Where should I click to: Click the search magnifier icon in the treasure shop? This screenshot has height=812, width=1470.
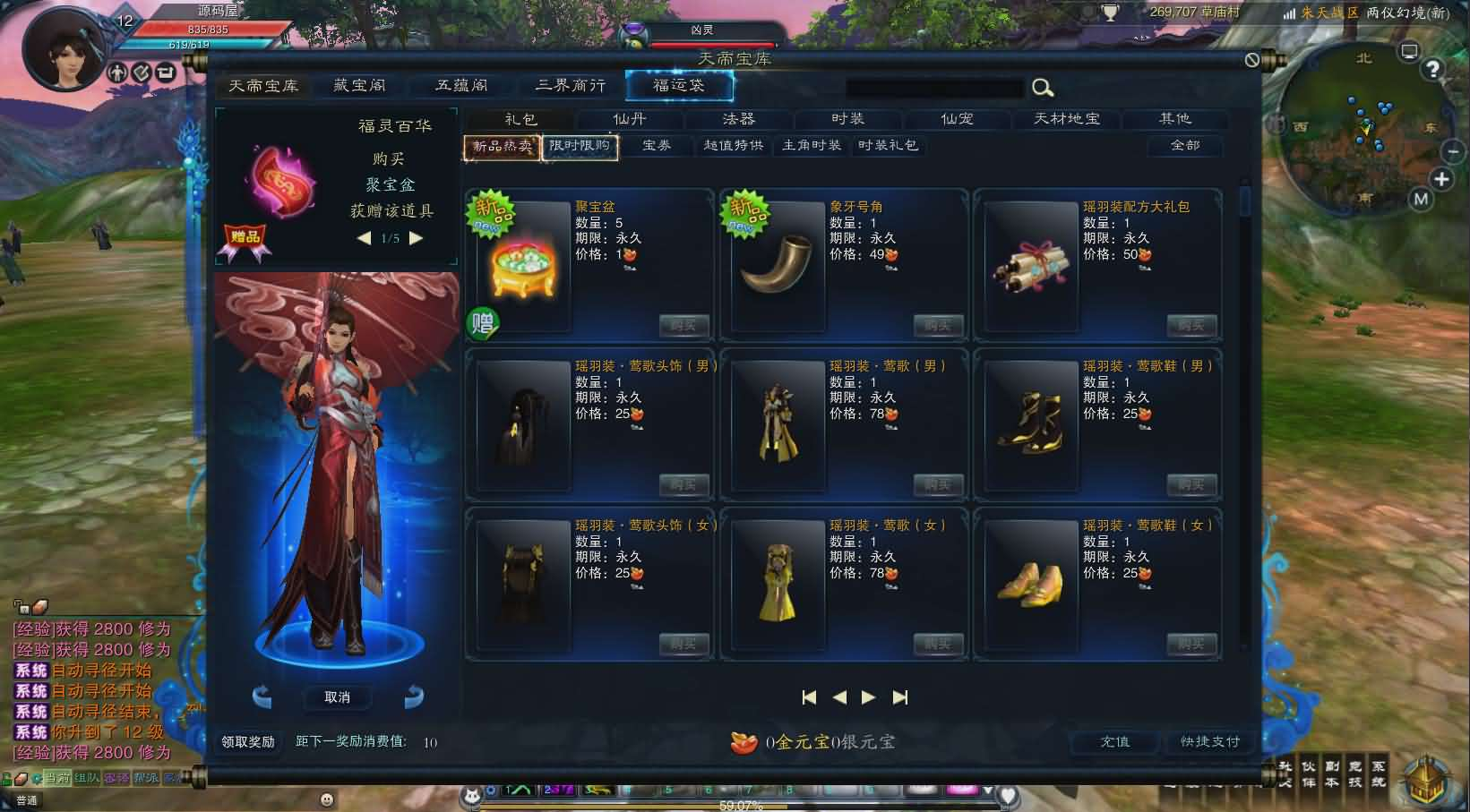(1043, 88)
